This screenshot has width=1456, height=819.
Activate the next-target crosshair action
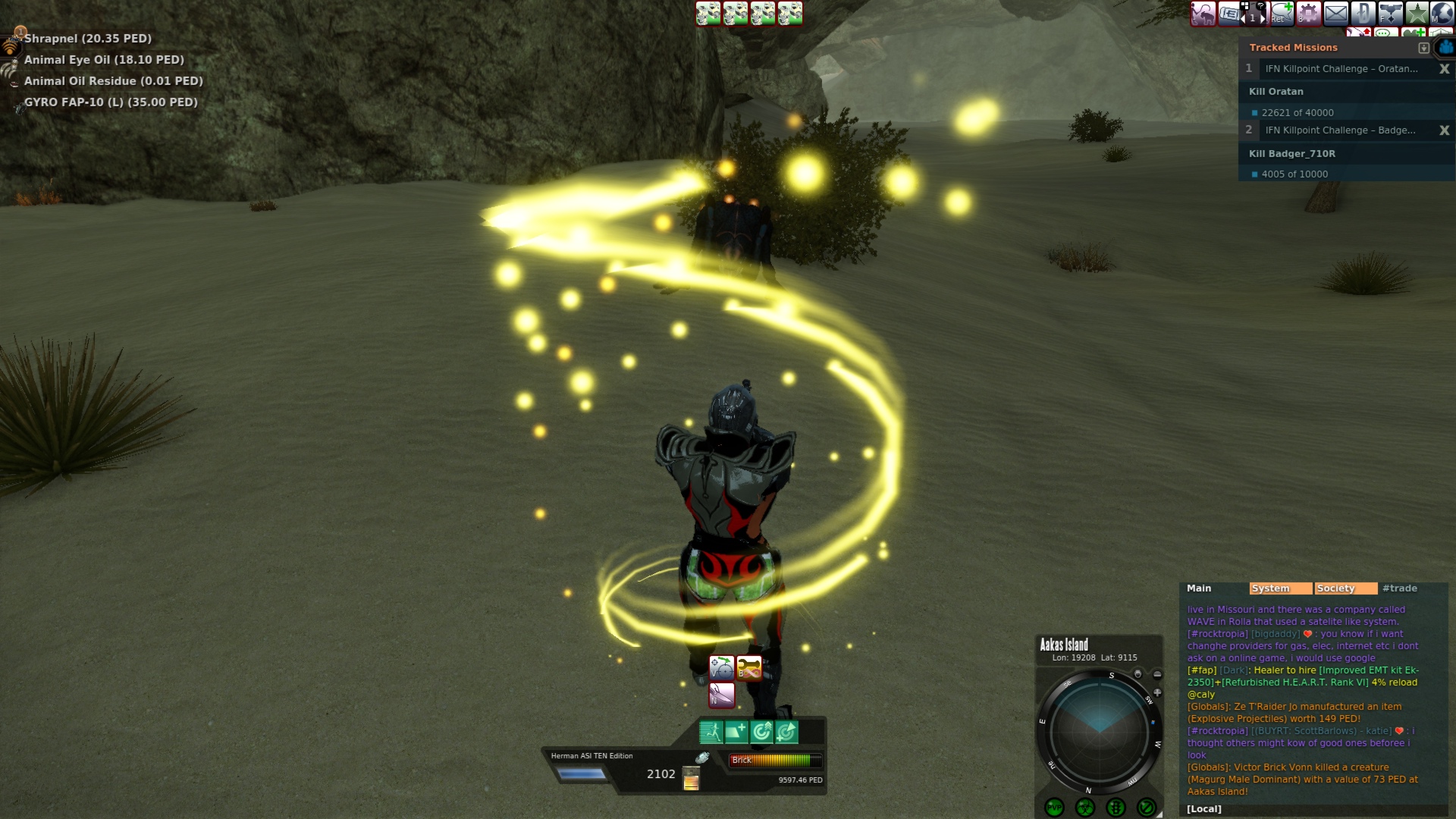click(721, 667)
